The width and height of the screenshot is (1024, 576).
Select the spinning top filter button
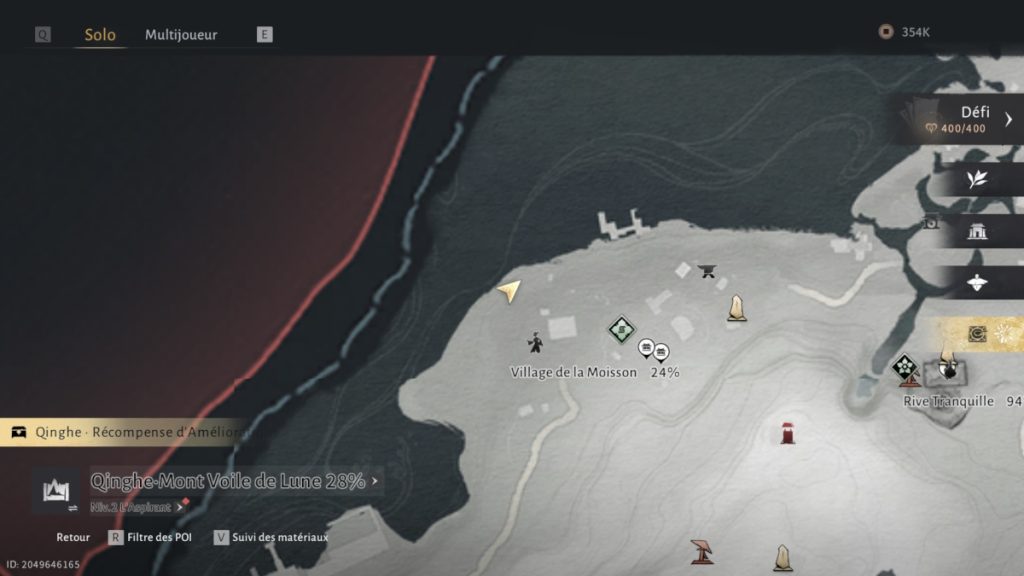point(977,284)
